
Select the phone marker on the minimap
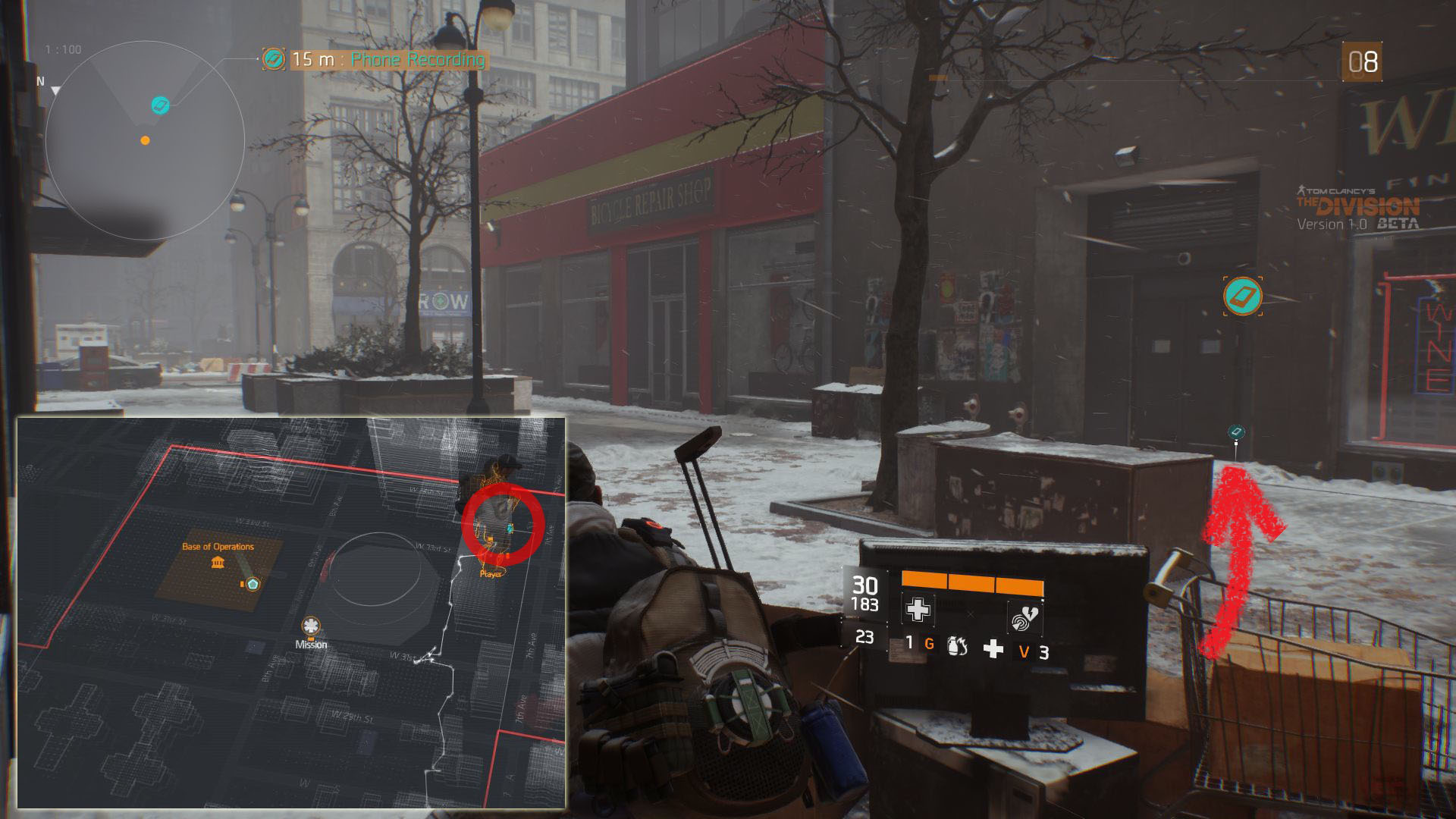160,105
